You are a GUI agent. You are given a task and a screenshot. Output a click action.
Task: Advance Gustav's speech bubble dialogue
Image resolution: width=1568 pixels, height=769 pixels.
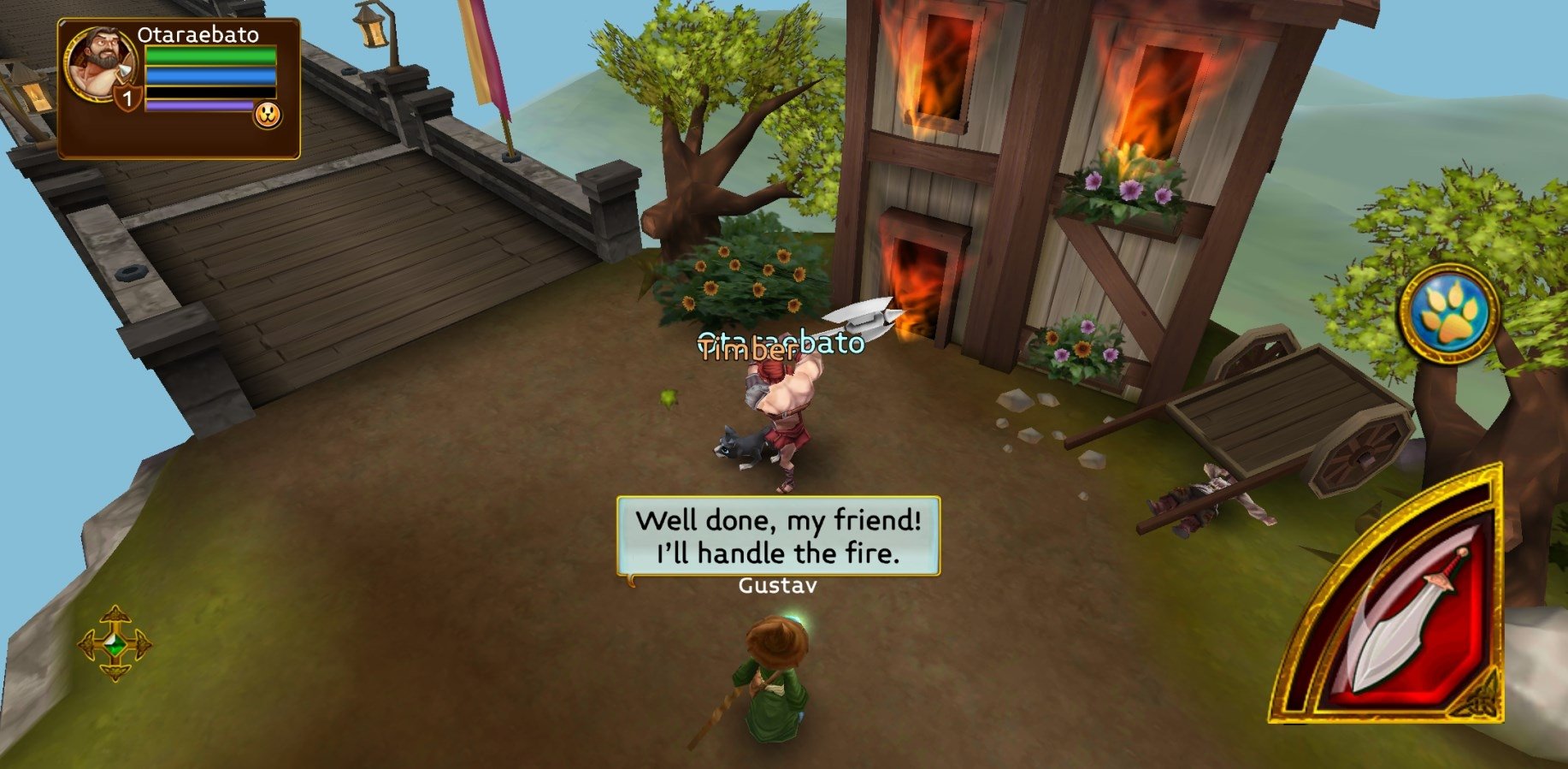[x=778, y=536]
